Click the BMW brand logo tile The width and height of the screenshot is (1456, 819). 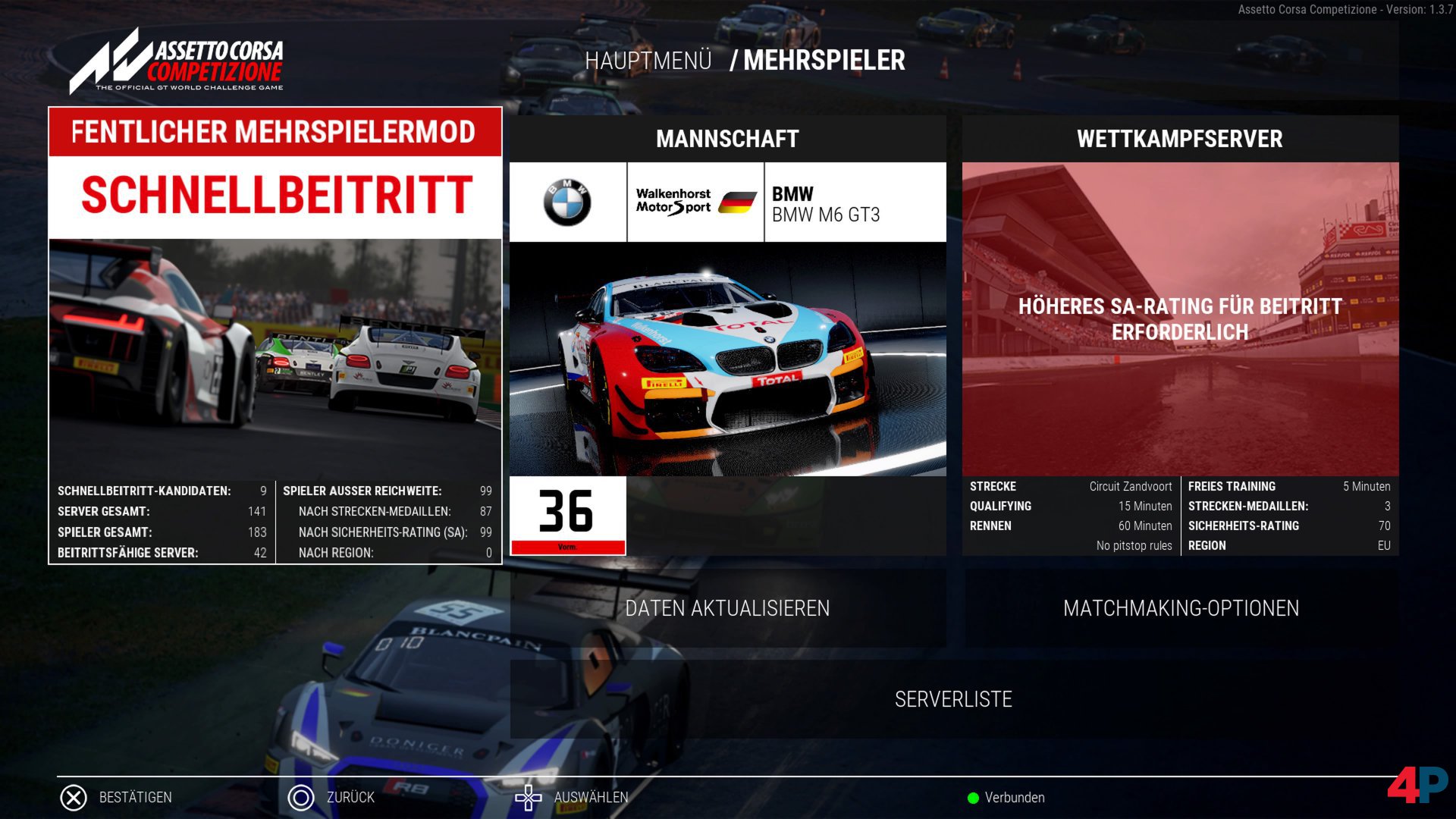(567, 202)
